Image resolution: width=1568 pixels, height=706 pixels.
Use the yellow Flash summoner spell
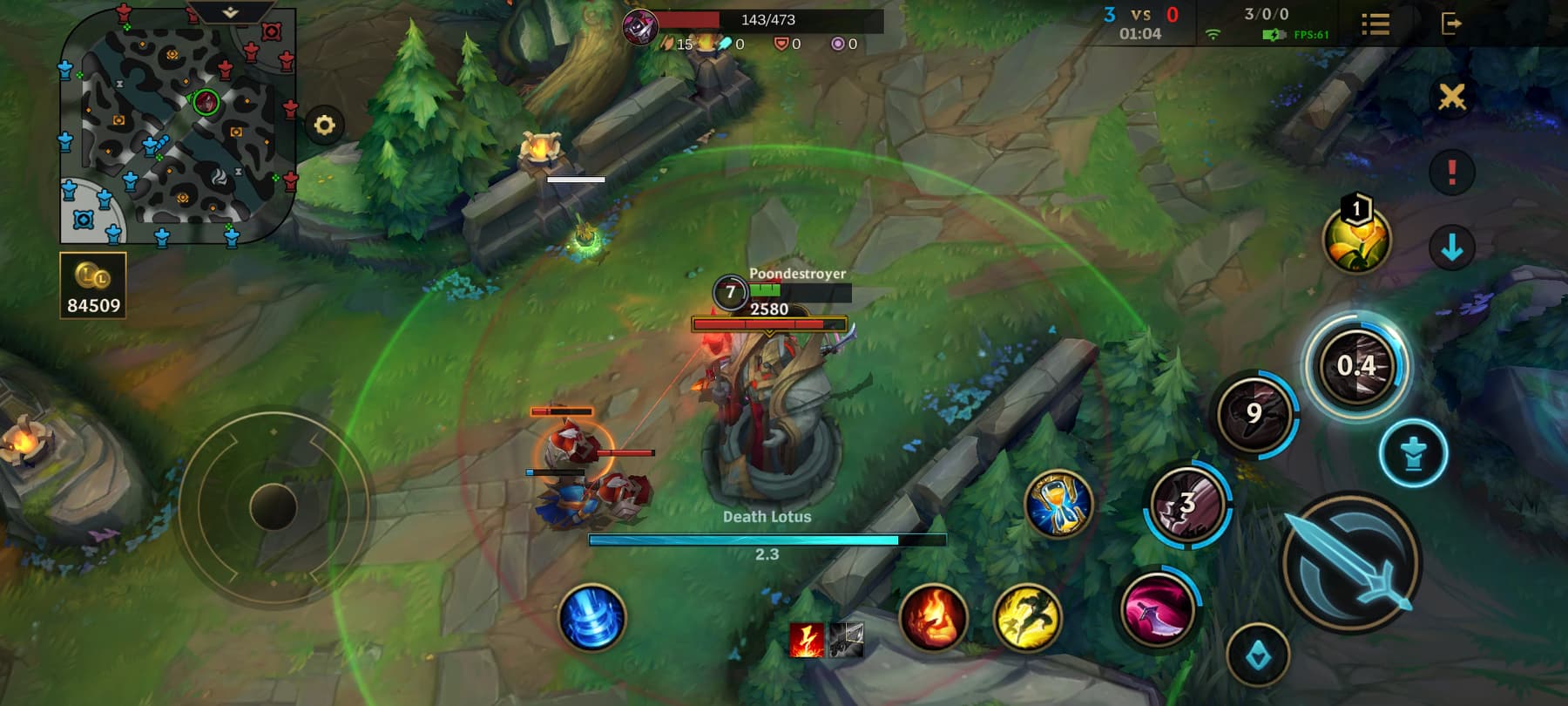pos(1027,618)
